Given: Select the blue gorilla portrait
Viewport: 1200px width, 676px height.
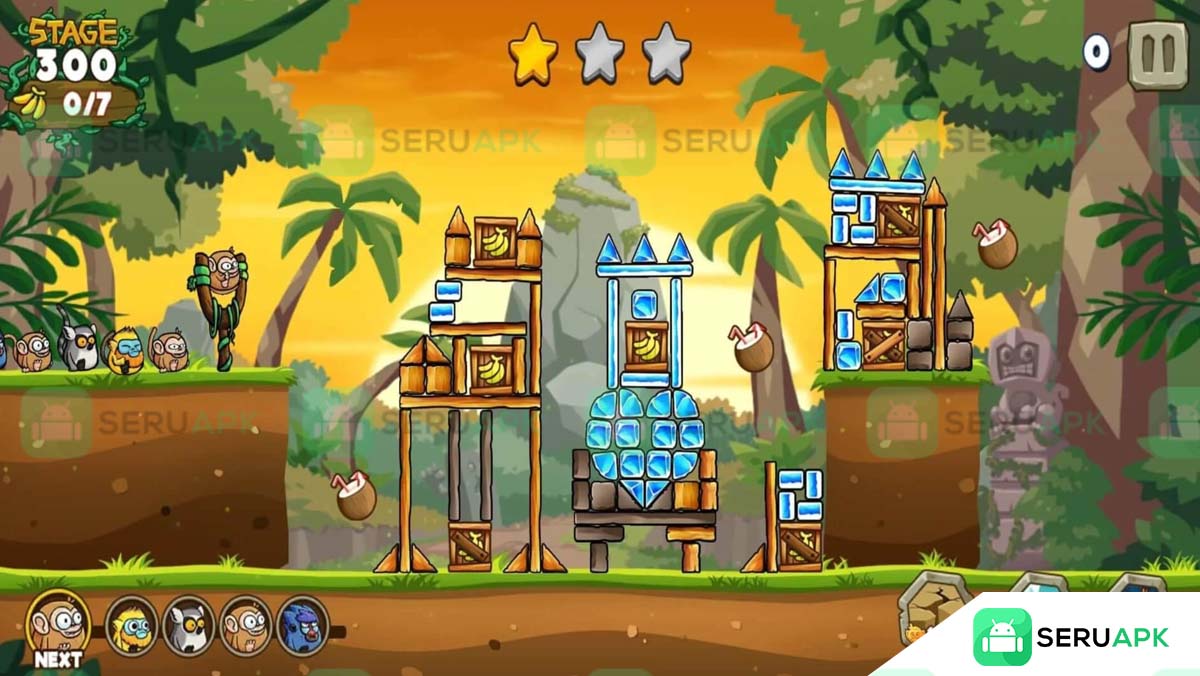Looking at the screenshot, I should coord(302,626).
